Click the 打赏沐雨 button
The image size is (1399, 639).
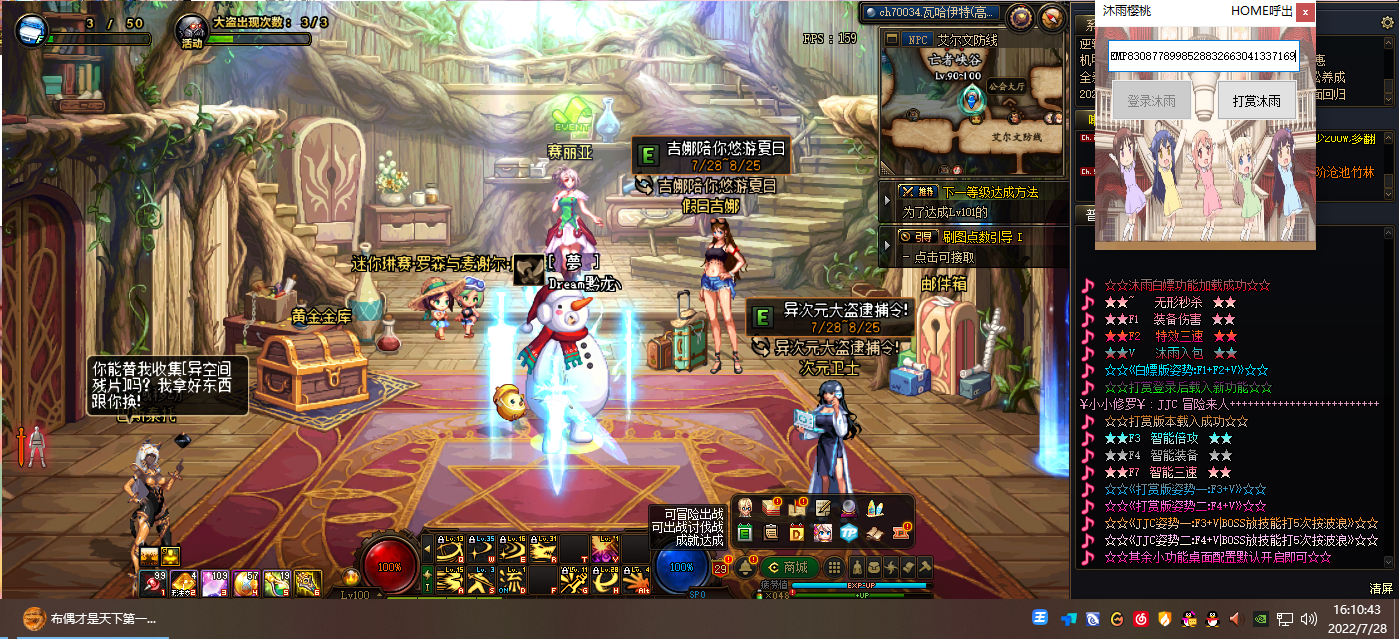coord(1257,100)
